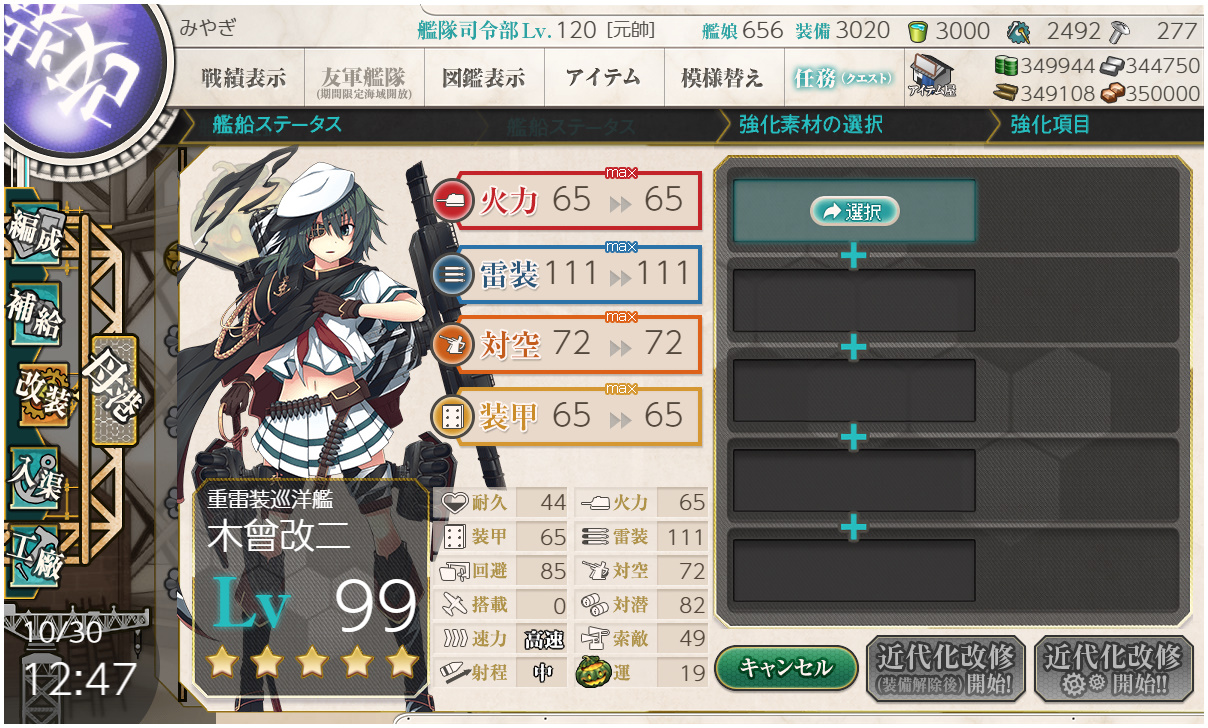1208x728 pixels.
Task: Go to 編成 fleet composition
Action: (x=34, y=232)
